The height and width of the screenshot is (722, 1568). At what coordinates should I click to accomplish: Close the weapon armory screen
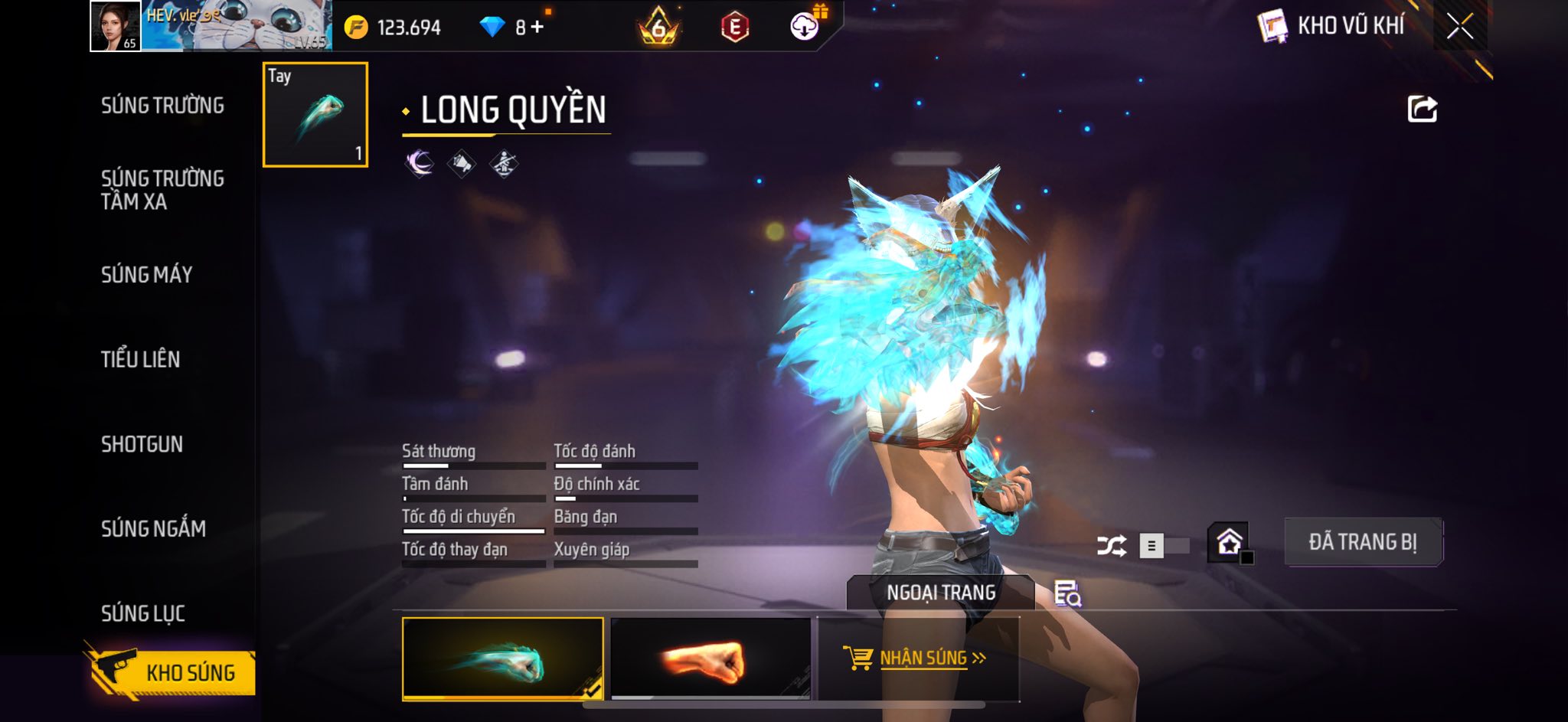click(1460, 27)
